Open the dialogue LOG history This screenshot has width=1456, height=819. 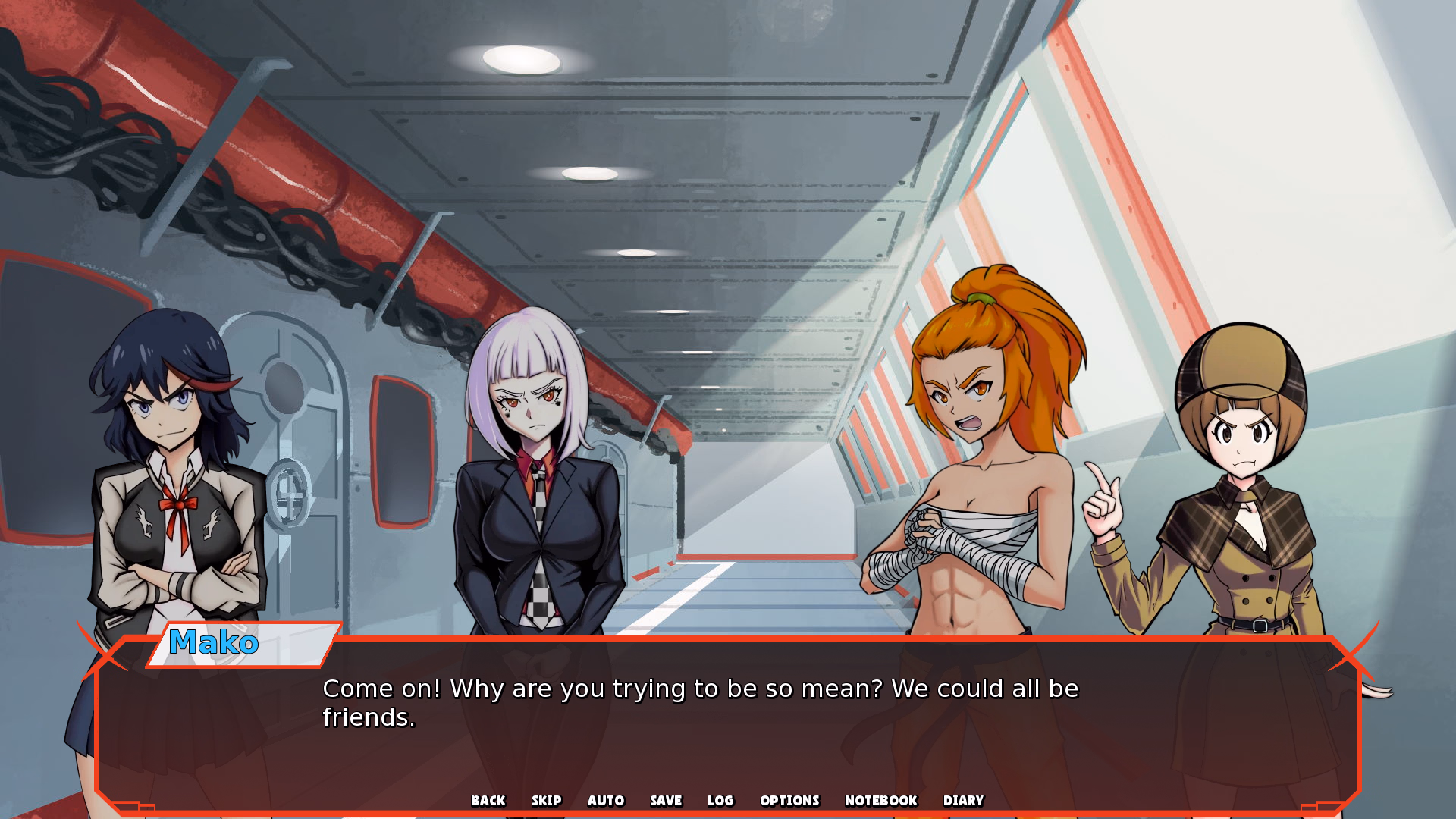coord(720,801)
